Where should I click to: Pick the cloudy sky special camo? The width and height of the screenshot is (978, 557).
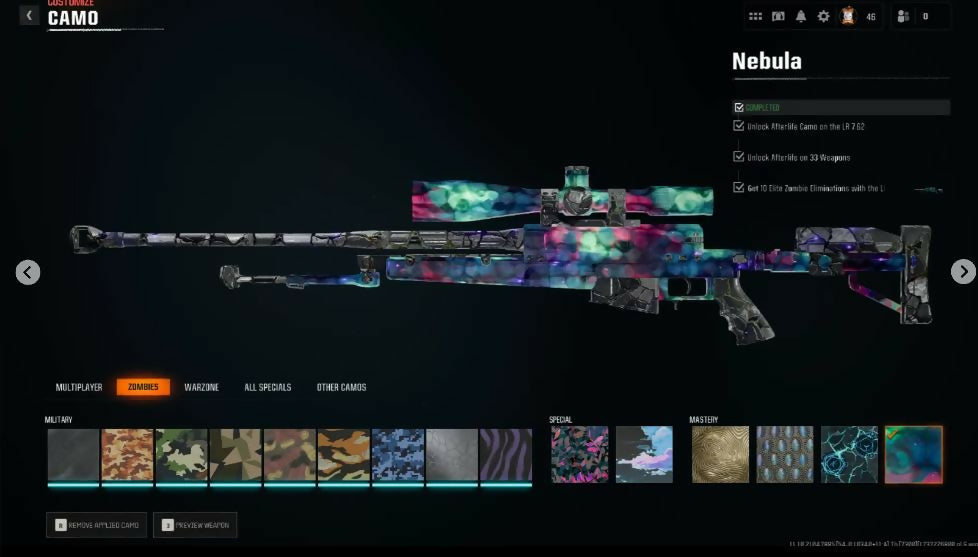click(644, 455)
